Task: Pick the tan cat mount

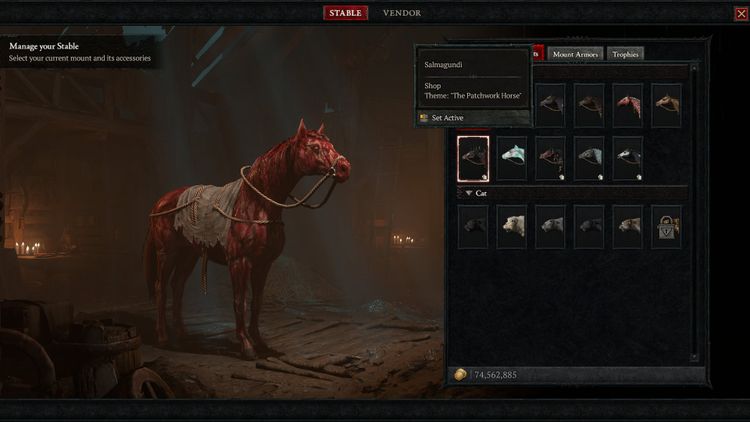Action: pyautogui.click(x=628, y=226)
